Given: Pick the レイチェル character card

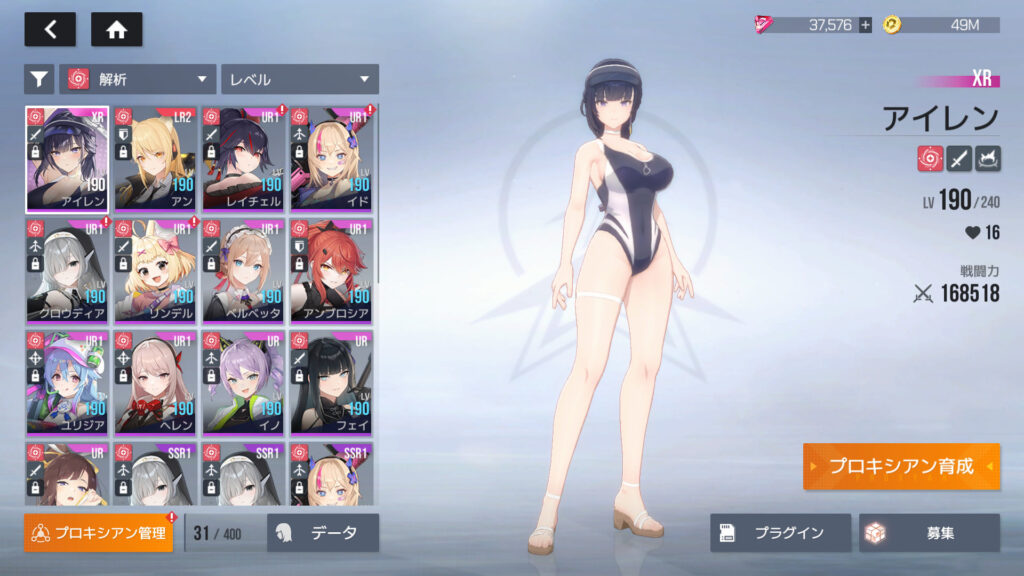Looking at the screenshot, I should 243,158.
